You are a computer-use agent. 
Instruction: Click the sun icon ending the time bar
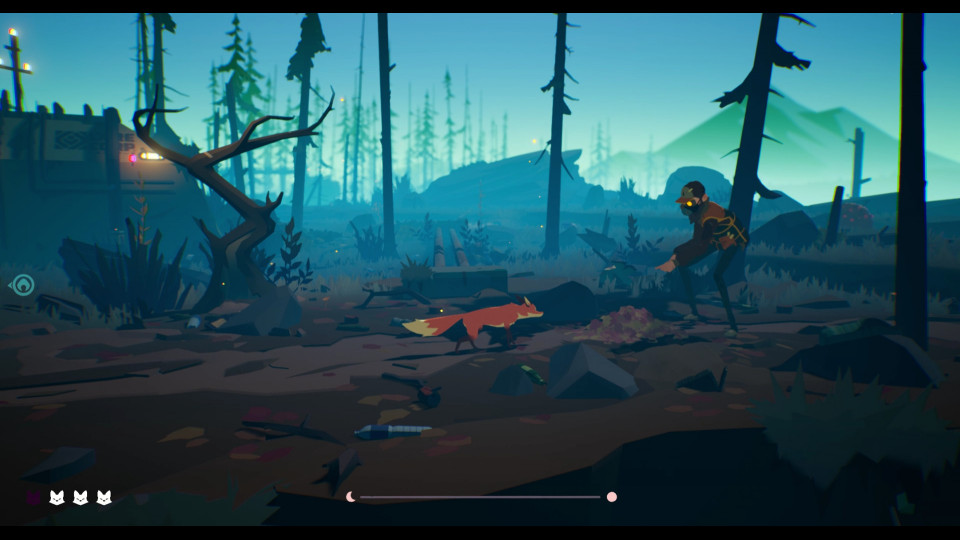click(x=611, y=496)
